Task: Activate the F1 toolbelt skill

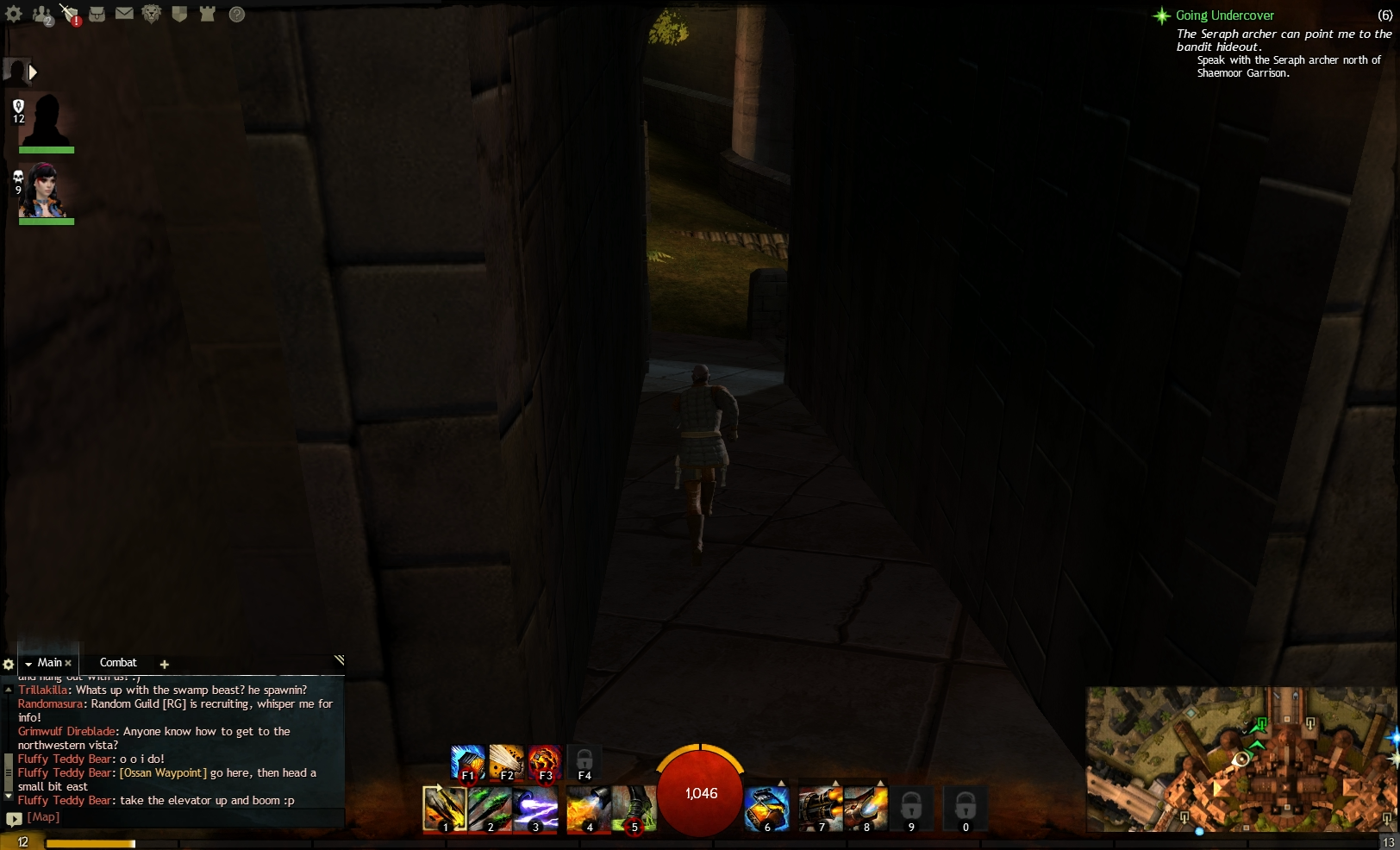Action: click(x=468, y=762)
